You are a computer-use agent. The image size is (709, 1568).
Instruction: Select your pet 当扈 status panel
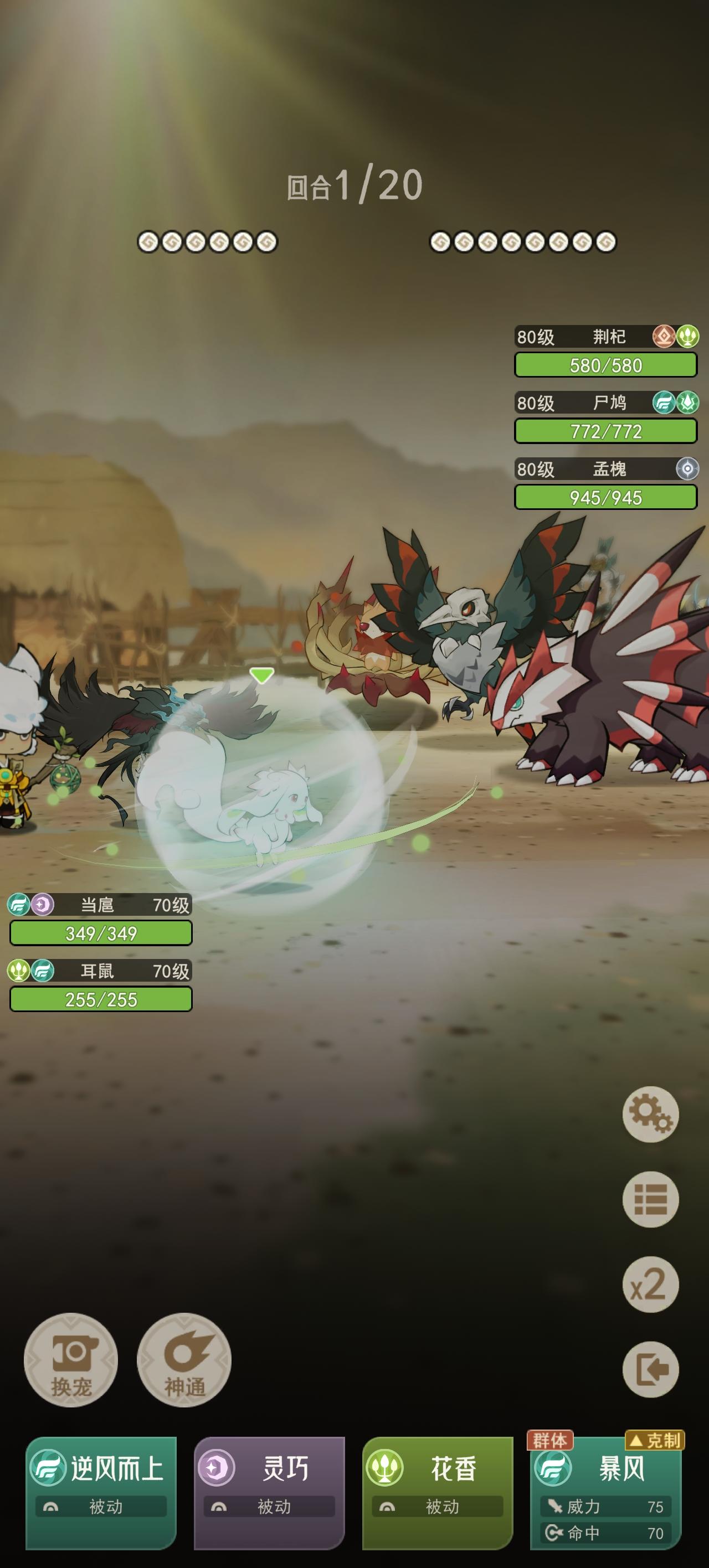point(100,920)
